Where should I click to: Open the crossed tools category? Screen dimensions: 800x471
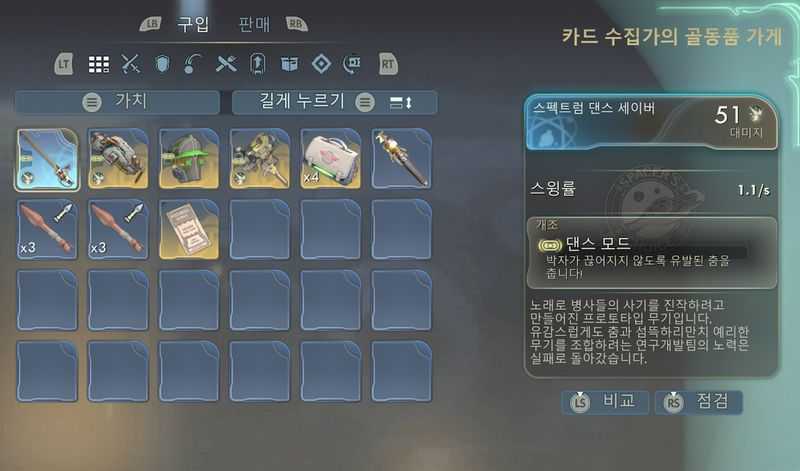point(226,64)
